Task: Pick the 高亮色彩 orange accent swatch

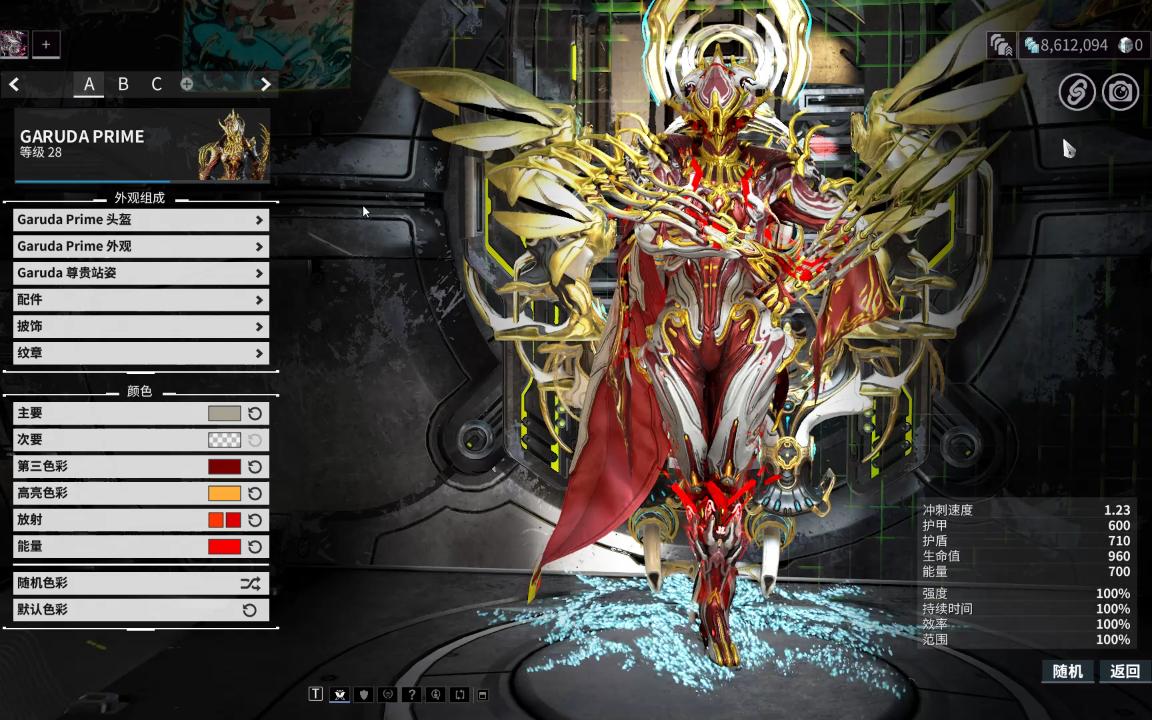Action: [224, 493]
